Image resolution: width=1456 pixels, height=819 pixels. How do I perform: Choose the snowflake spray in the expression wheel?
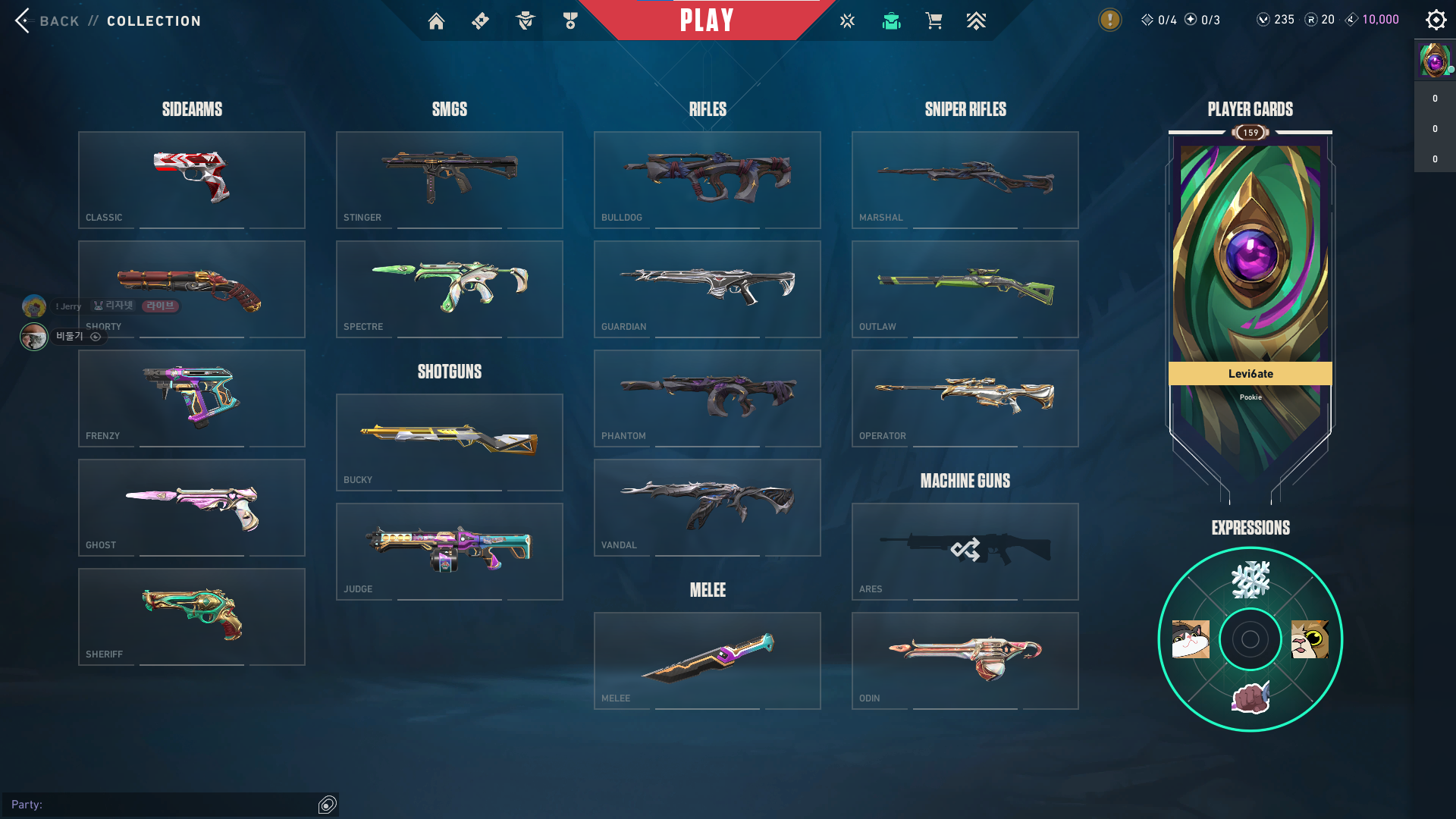pos(1250,580)
